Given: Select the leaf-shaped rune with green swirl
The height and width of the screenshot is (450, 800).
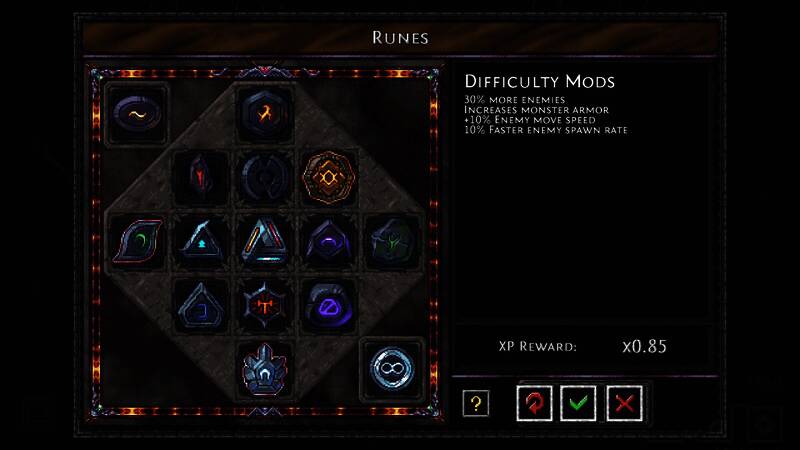Looking at the screenshot, I should [x=137, y=241].
